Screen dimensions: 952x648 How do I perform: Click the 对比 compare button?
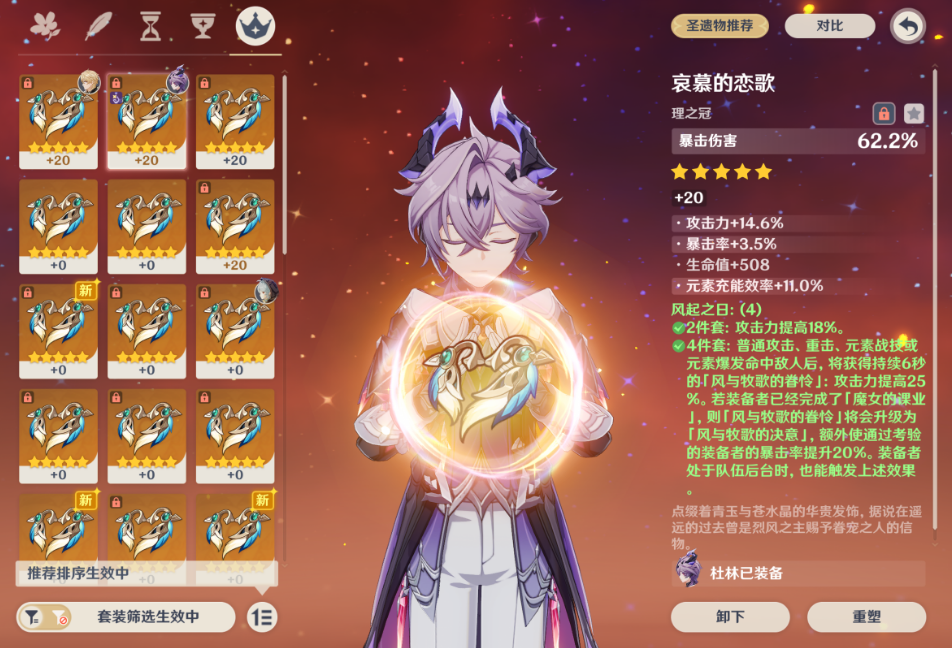(829, 26)
